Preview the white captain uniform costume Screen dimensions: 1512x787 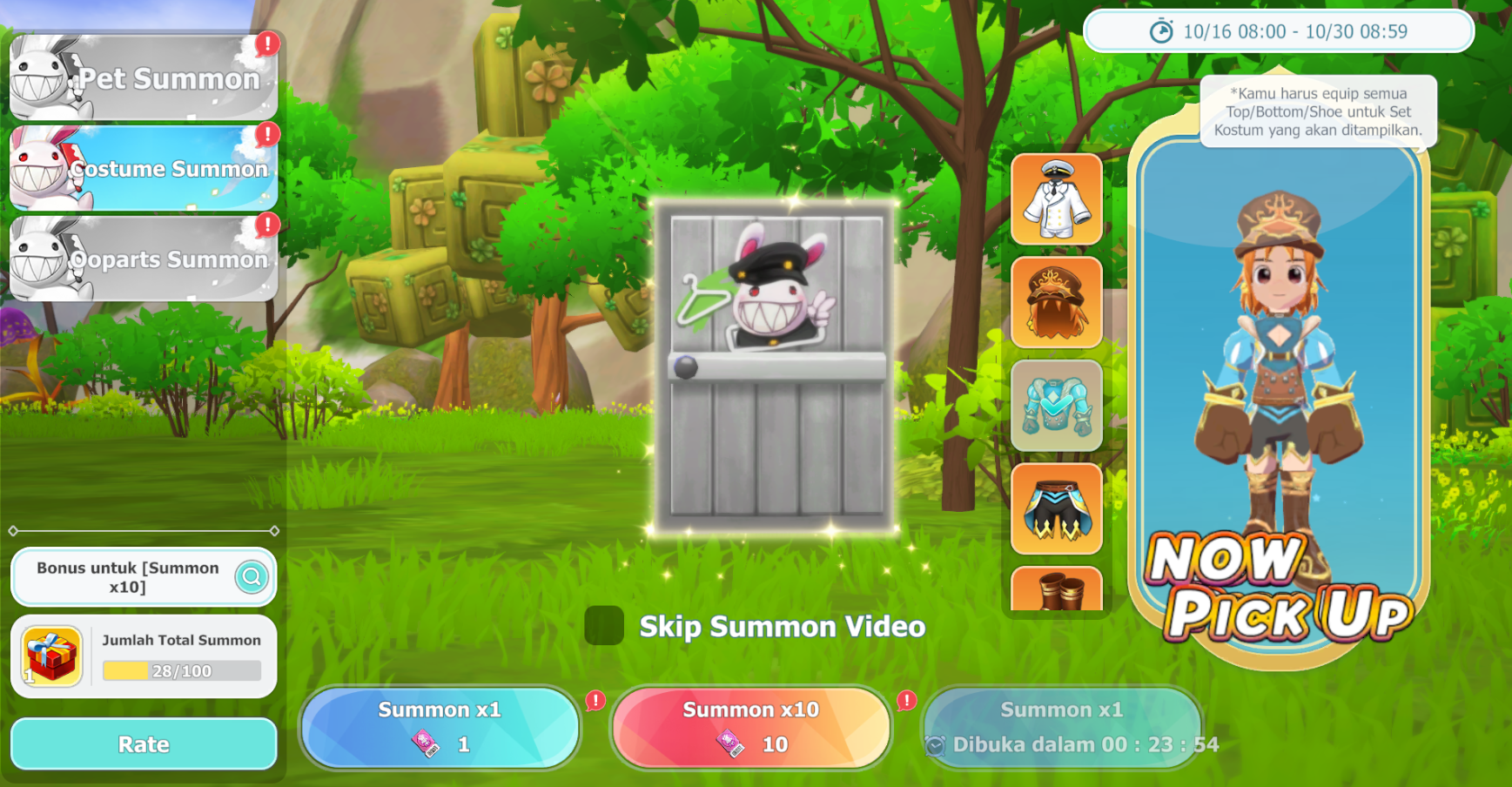coord(1056,199)
